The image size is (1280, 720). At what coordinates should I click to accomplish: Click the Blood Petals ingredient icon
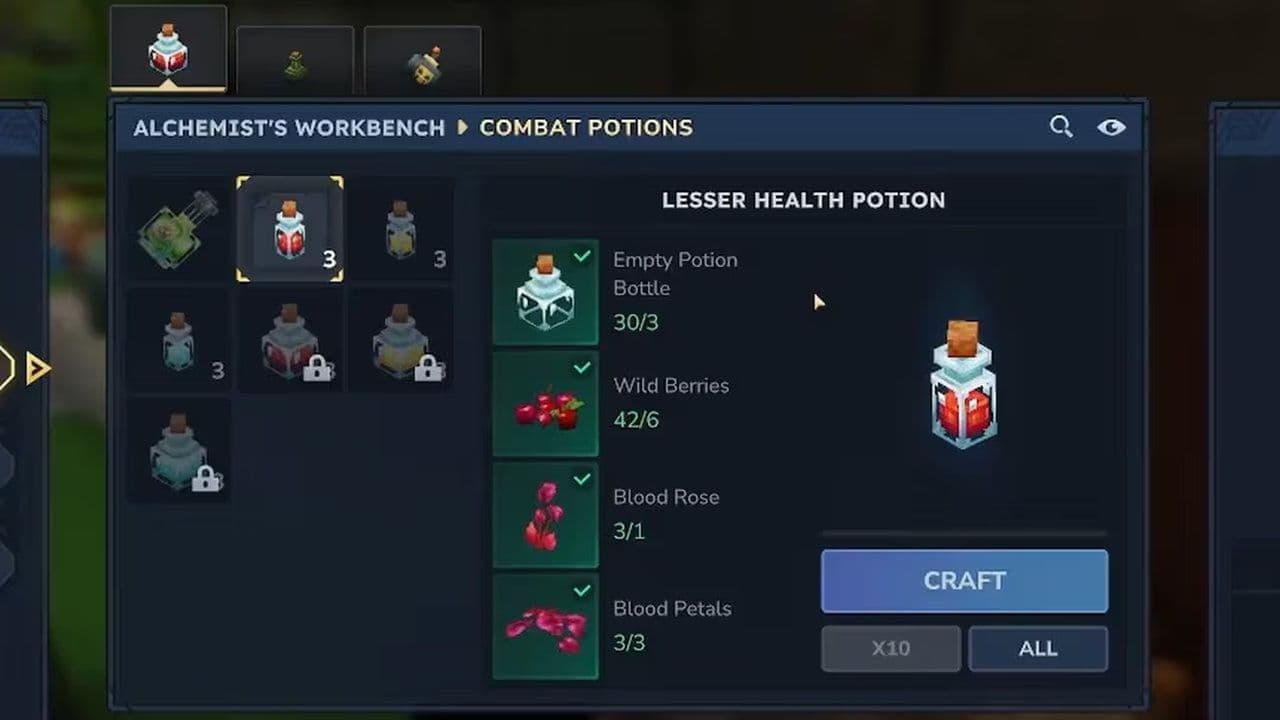coord(545,626)
